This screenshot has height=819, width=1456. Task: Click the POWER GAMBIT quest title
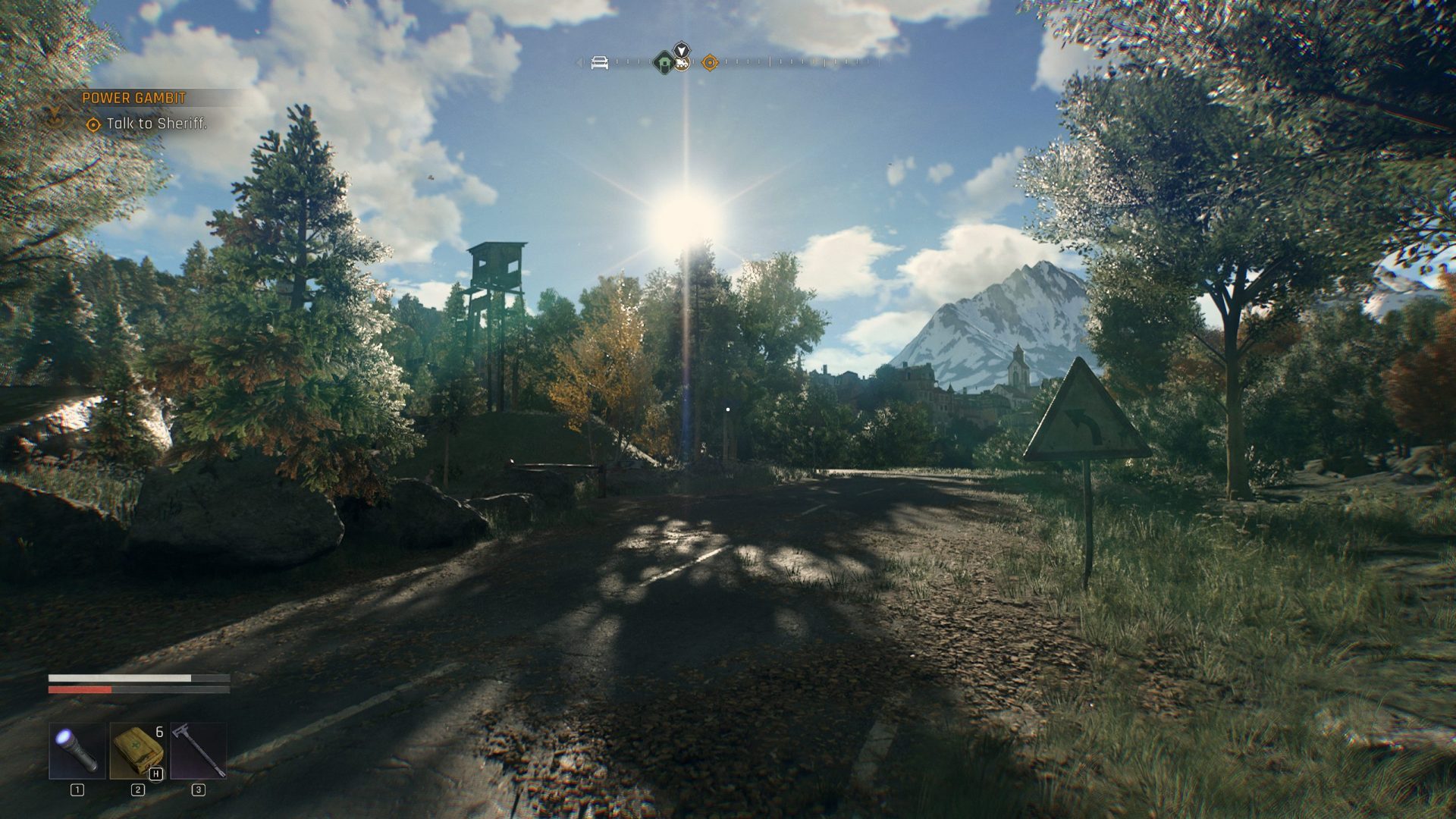tap(134, 97)
